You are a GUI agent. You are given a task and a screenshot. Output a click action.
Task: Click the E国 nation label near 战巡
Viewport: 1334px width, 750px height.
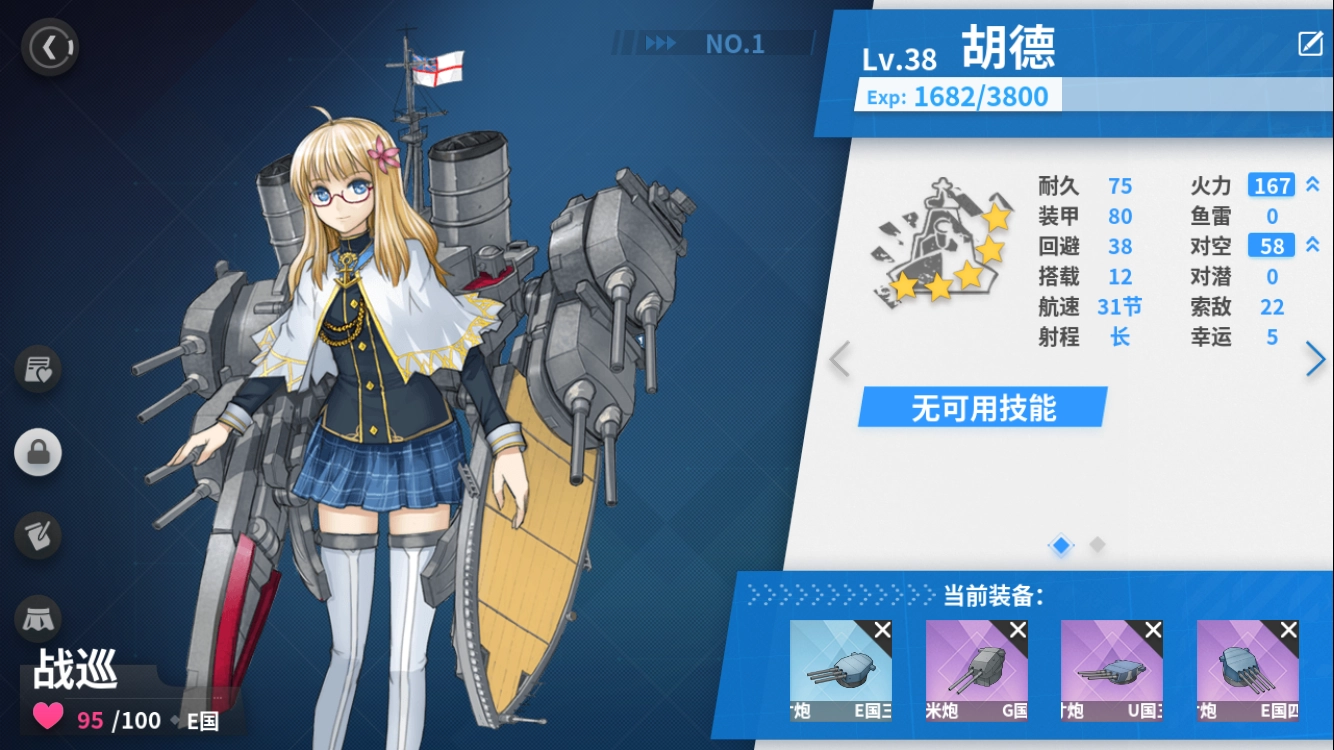coord(200,720)
